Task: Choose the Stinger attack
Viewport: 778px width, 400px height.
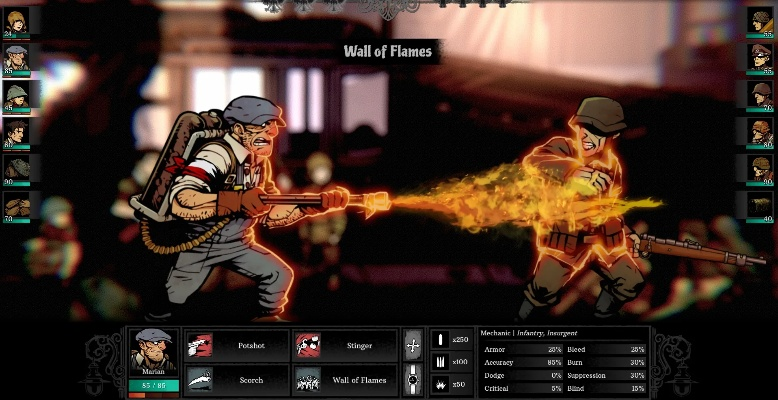Action: point(346,346)
